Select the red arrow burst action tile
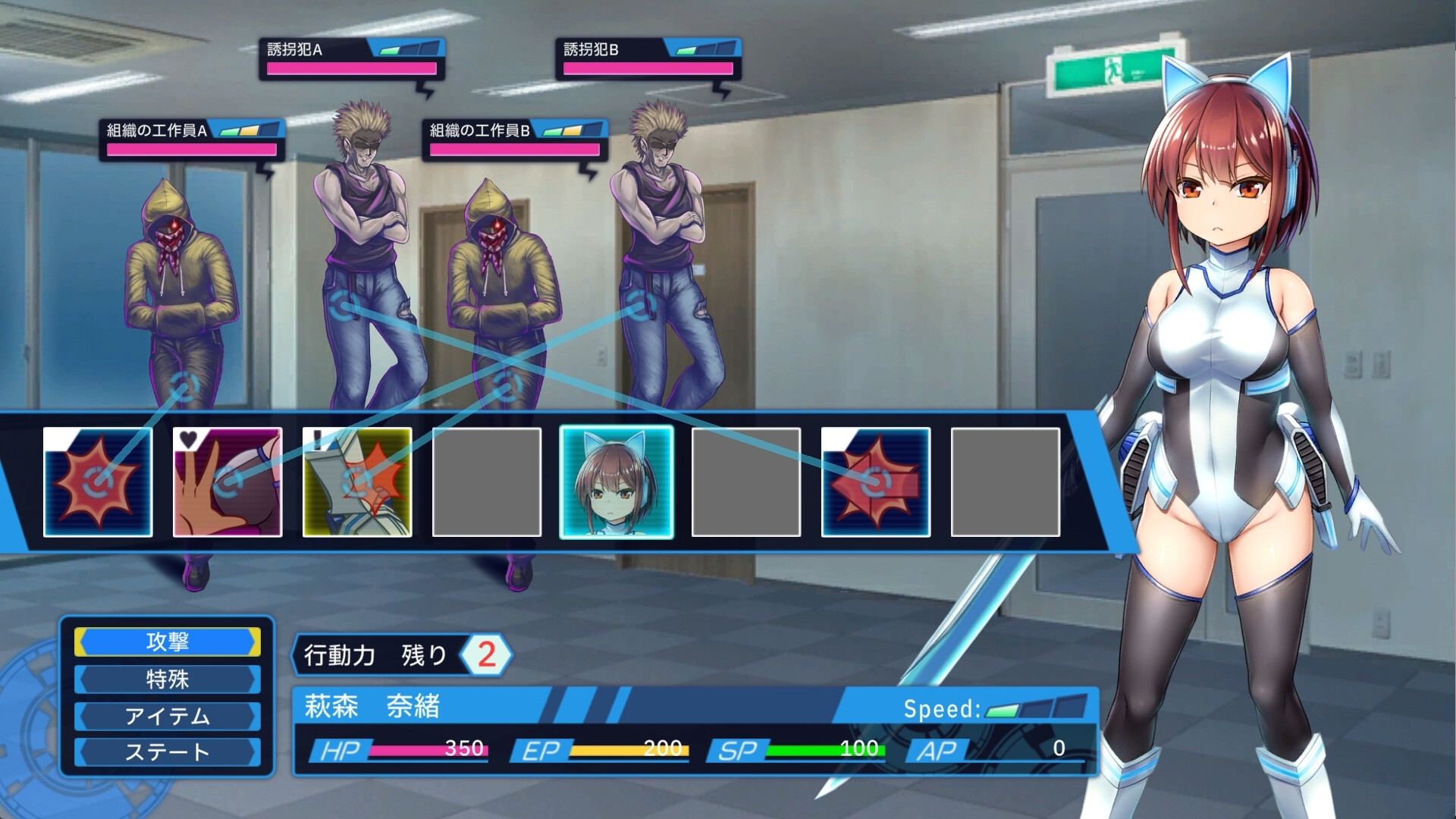The image size is (1456, 819). click(876, 482)
